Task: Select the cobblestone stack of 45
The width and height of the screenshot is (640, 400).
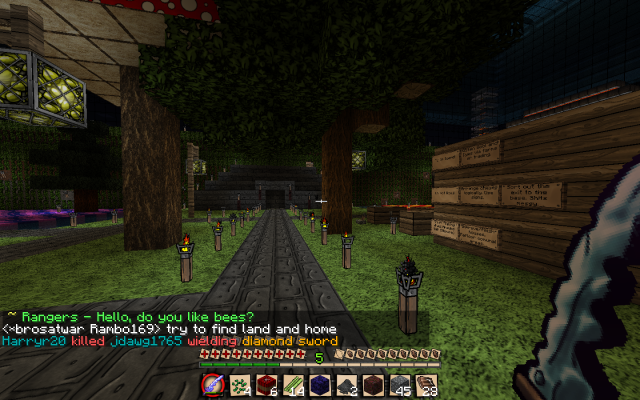Action: (x=400, y=384)
